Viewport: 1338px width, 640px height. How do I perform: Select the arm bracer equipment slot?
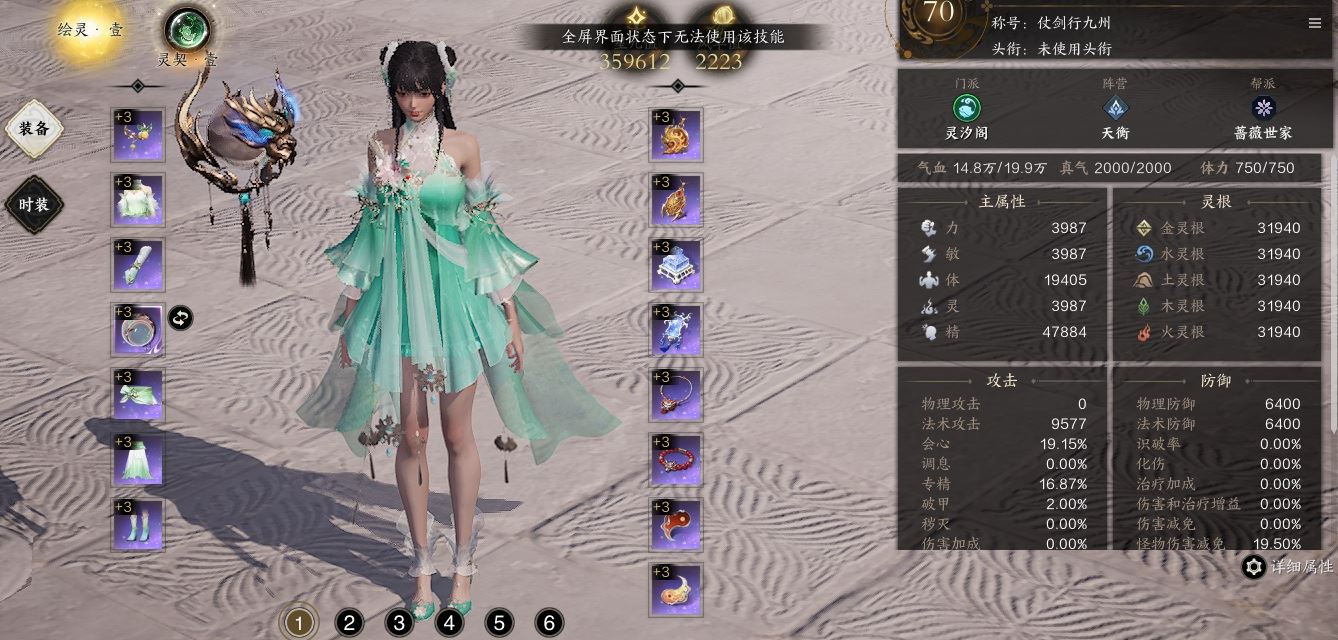pos(138,264)
